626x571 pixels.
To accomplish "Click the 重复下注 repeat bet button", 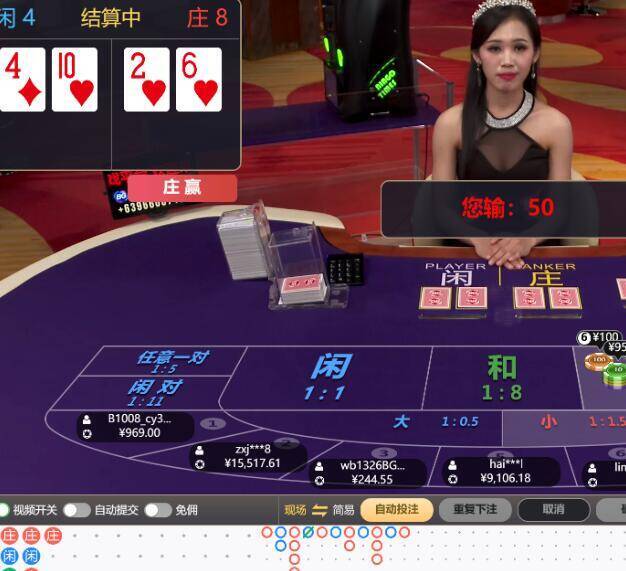I will (x=475, y=509).
